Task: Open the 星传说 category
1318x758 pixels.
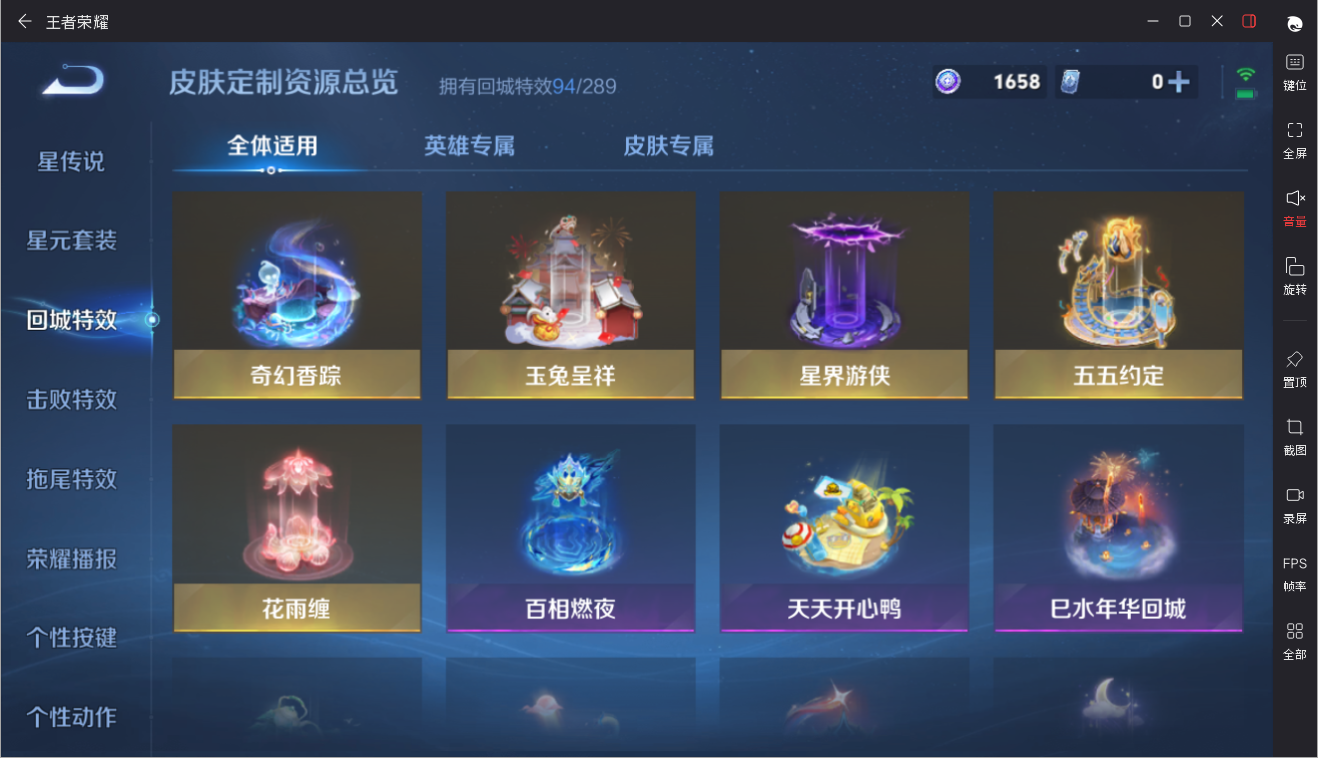Action: (71, 161)
